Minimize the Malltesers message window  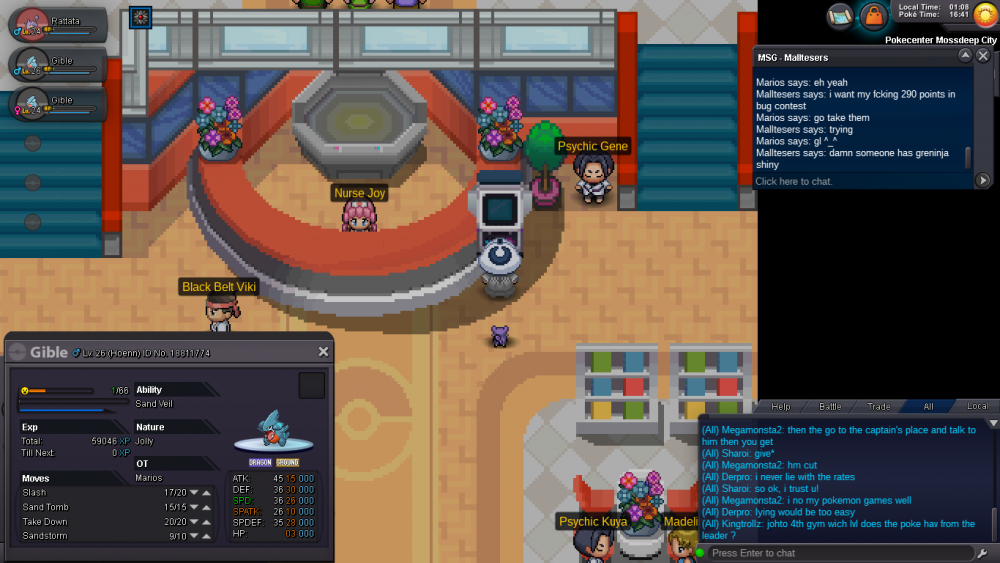[965, 56]
